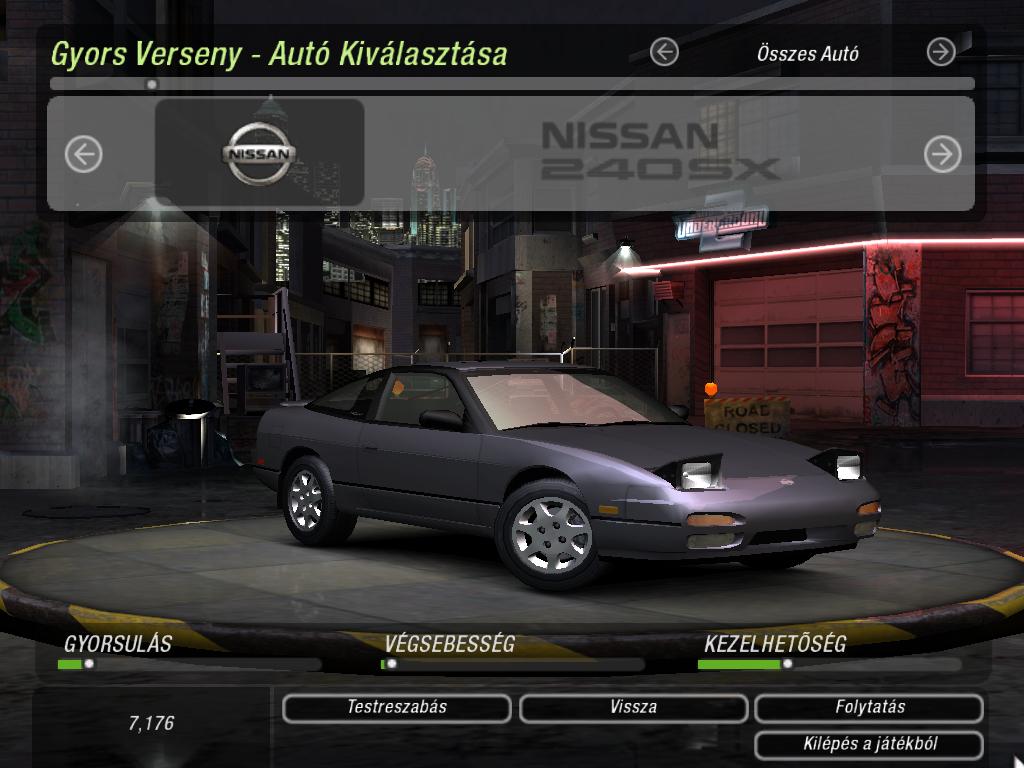Go back with the Vissza button
The image size is (1024, 768).
(633, 708)
